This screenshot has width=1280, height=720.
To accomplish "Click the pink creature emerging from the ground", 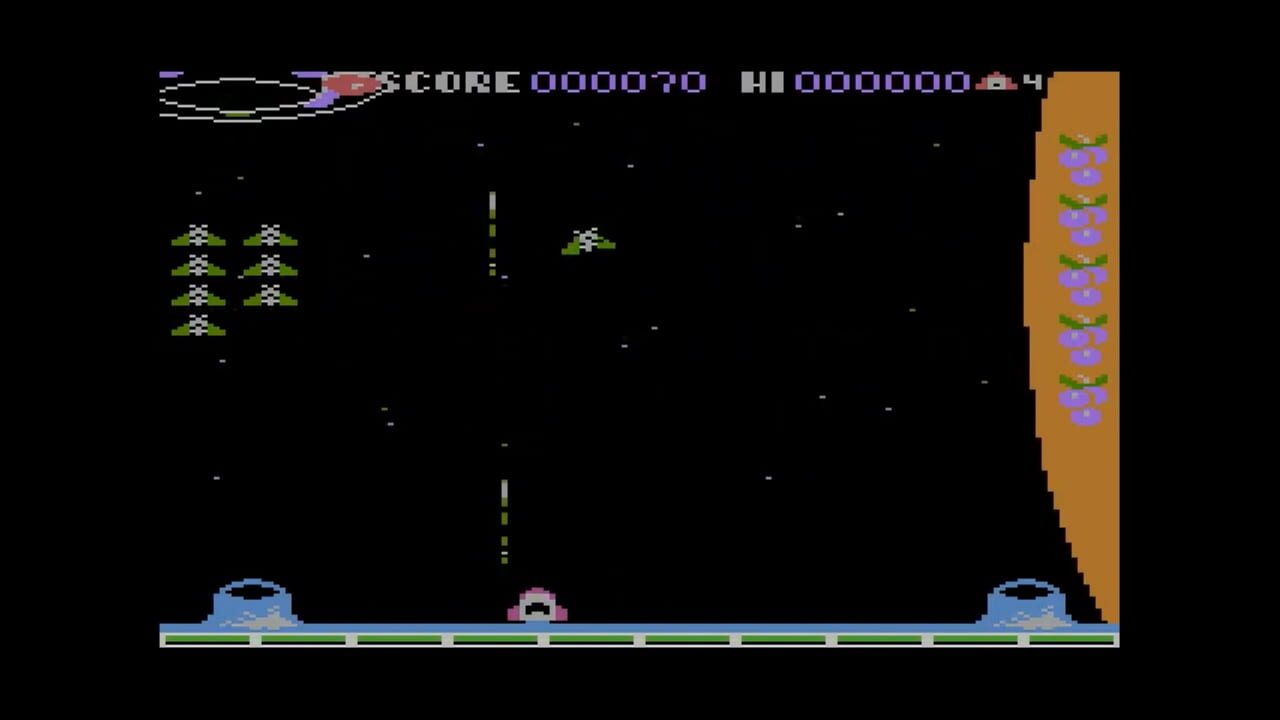I will click(x=538, y=607).
